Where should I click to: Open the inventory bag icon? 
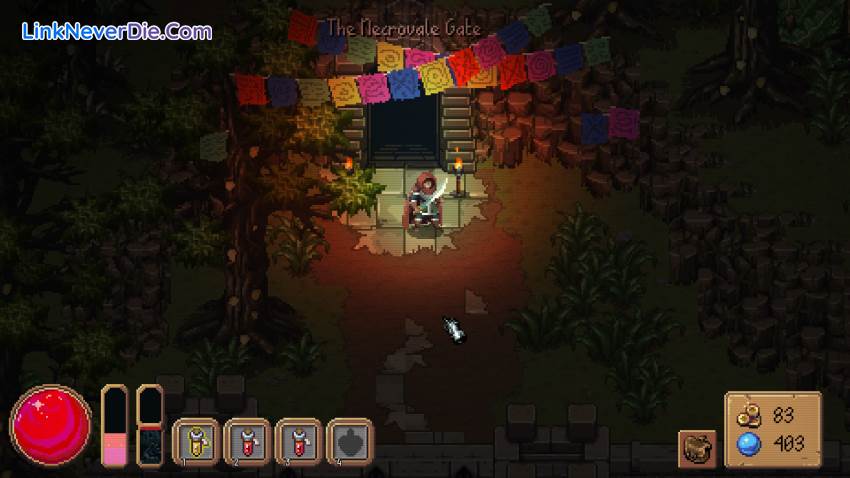coord(697,449)
